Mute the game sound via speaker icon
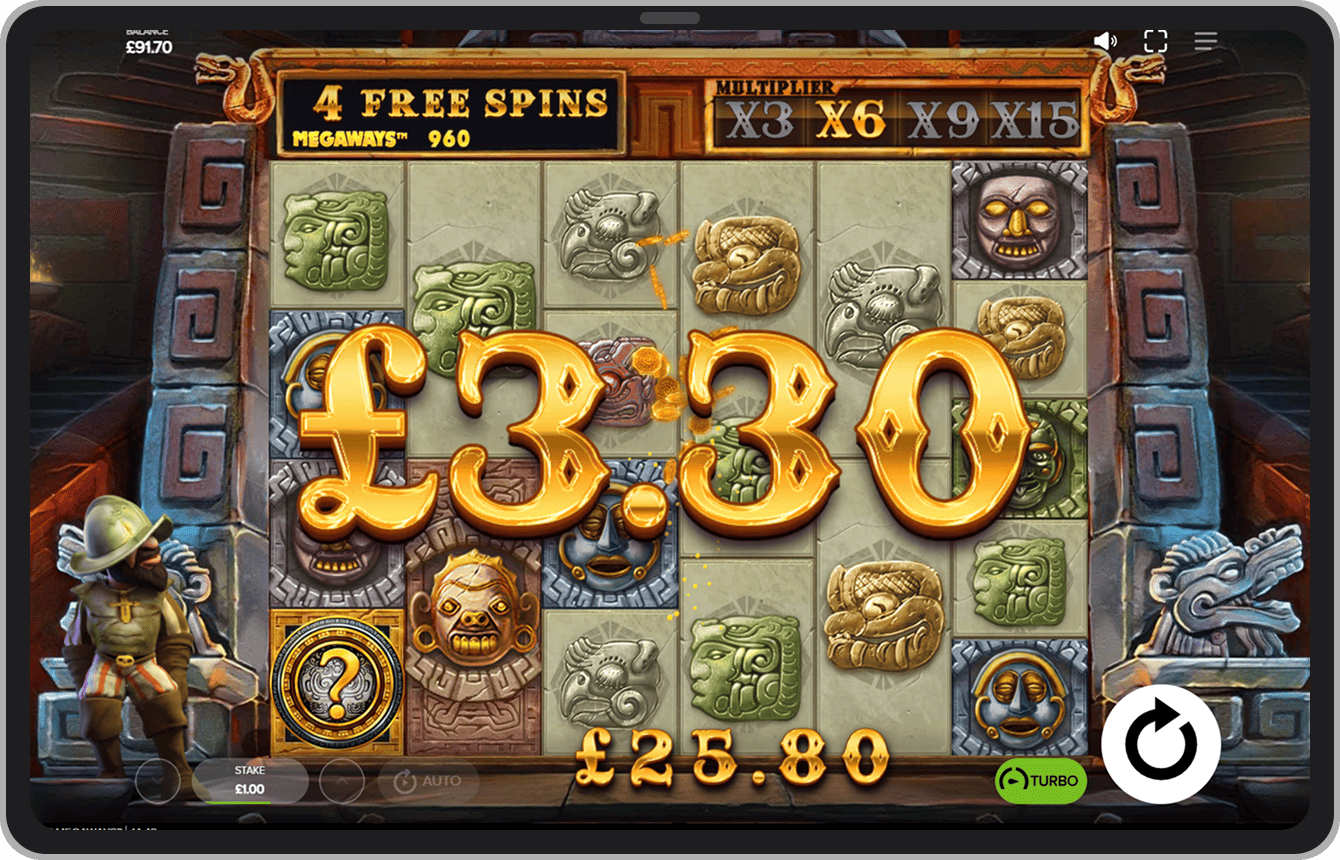The width and height of the screenshot is (1340, 860). [x=1105, y=41]
